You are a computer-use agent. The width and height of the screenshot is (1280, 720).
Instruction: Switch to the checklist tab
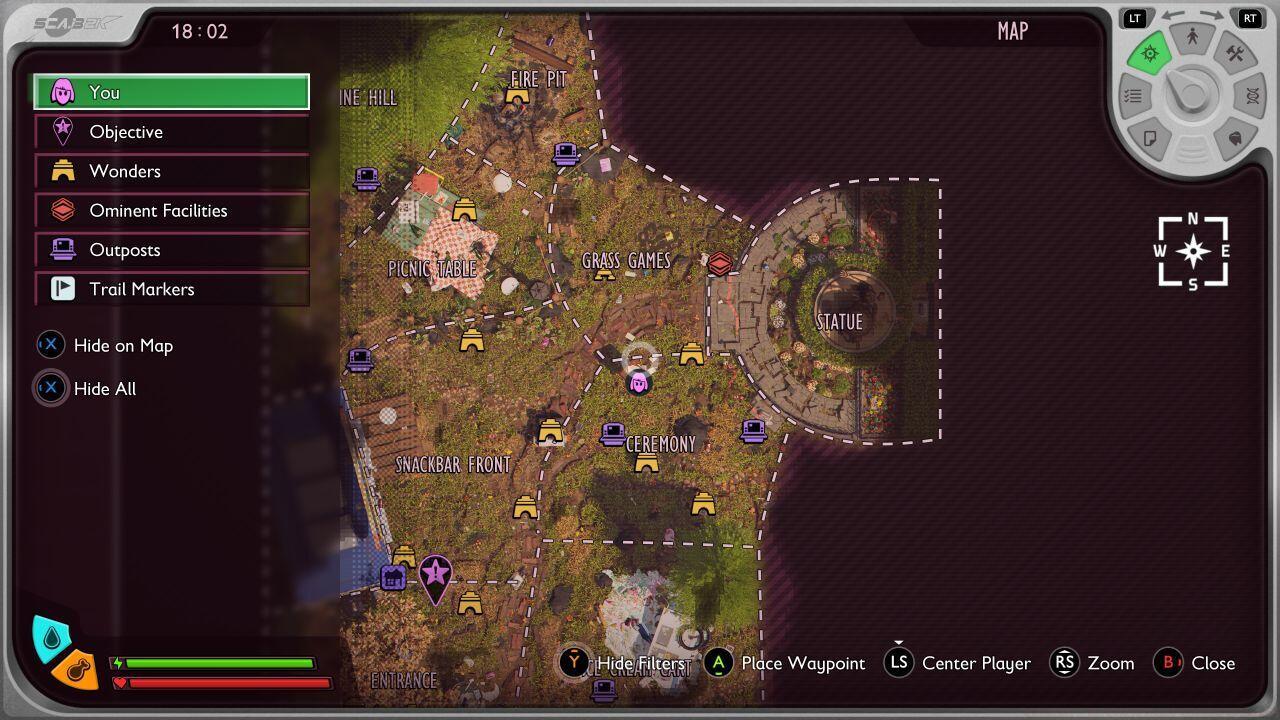pyautogui.click(x=1133, y=96)
